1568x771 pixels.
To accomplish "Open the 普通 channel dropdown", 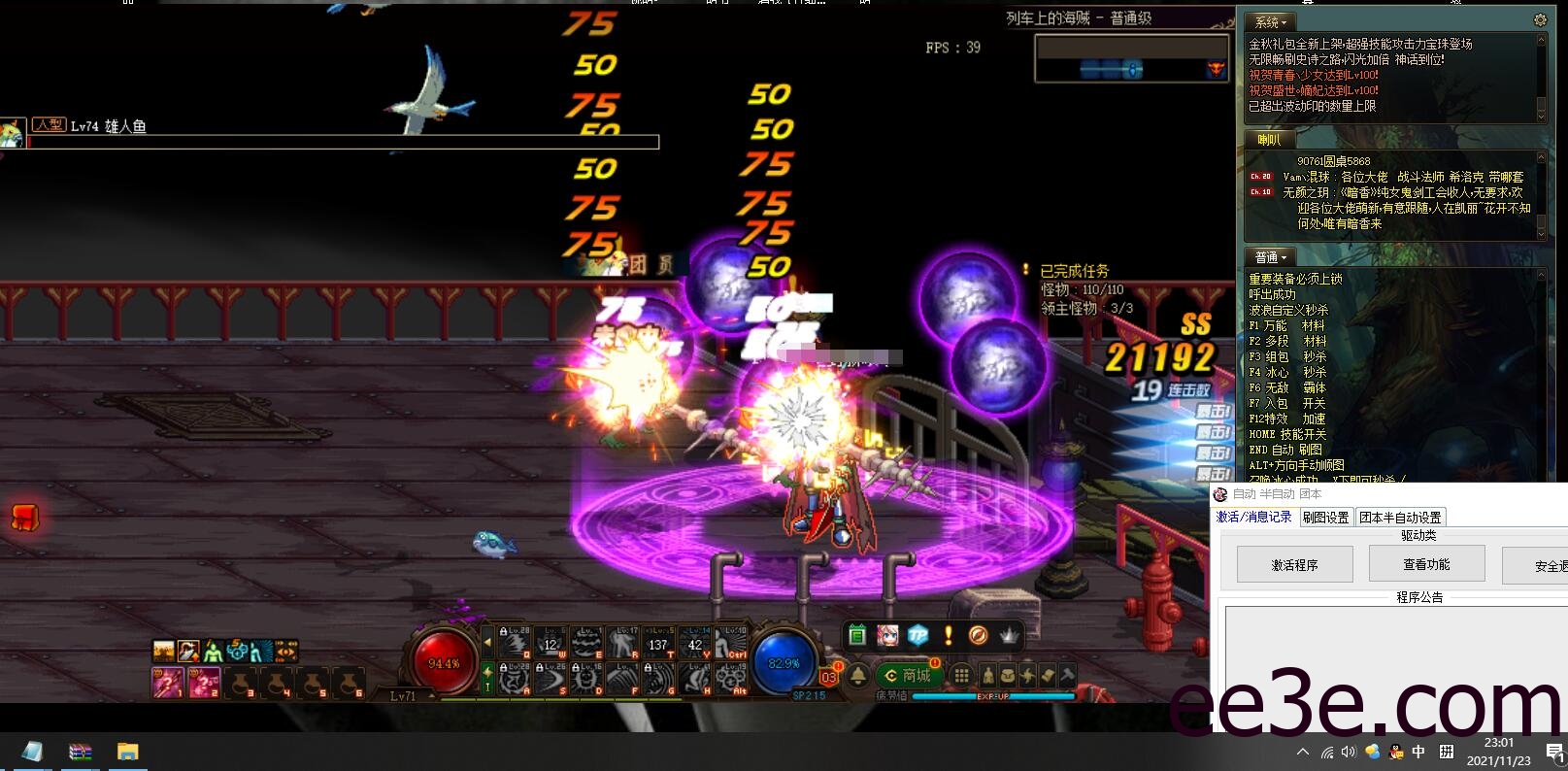I will point(1268,256).
